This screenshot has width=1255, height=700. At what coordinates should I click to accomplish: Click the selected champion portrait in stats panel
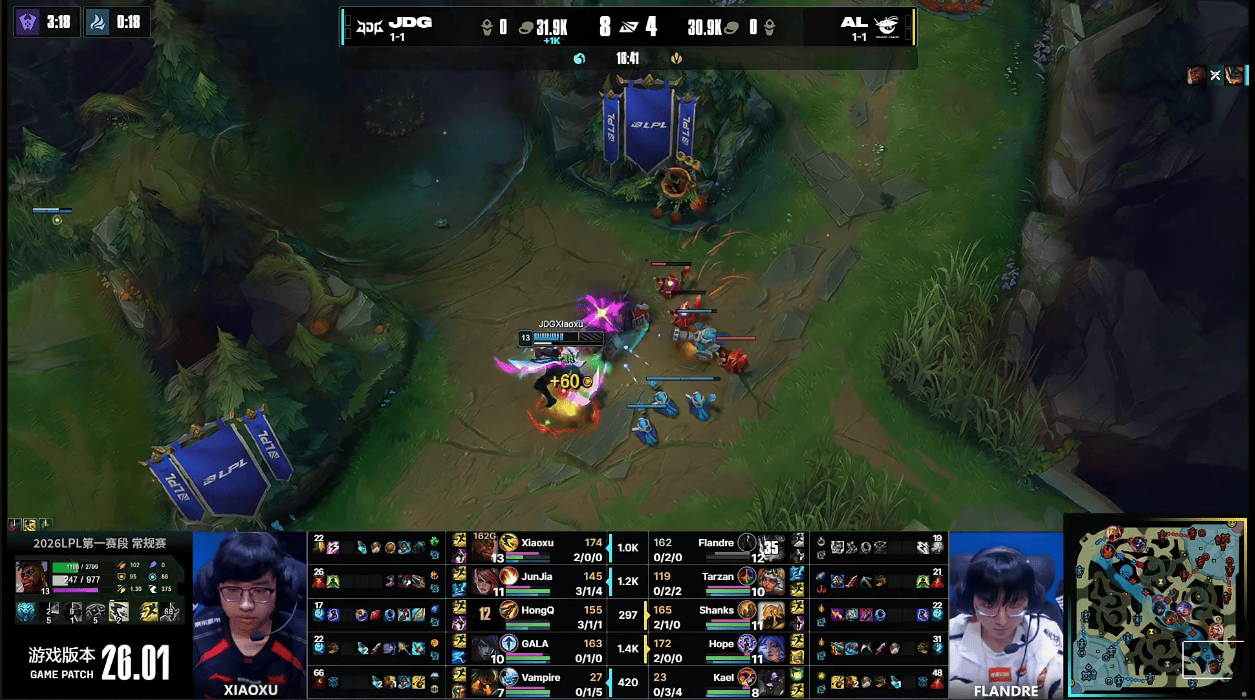pyautogui.click(x=31, y=576)
